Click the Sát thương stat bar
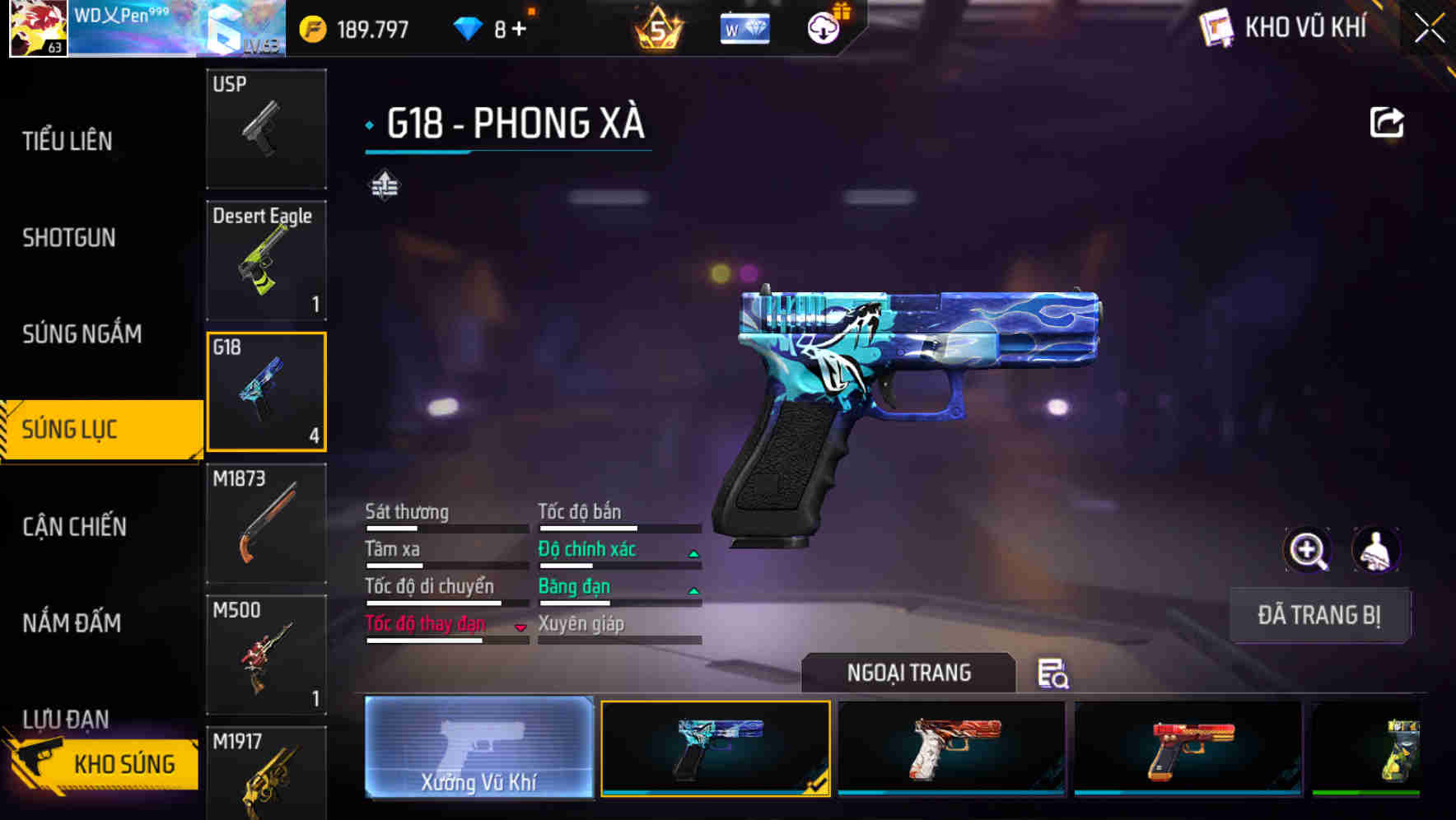Screen dimensions: 1456x820 [445, 527]
